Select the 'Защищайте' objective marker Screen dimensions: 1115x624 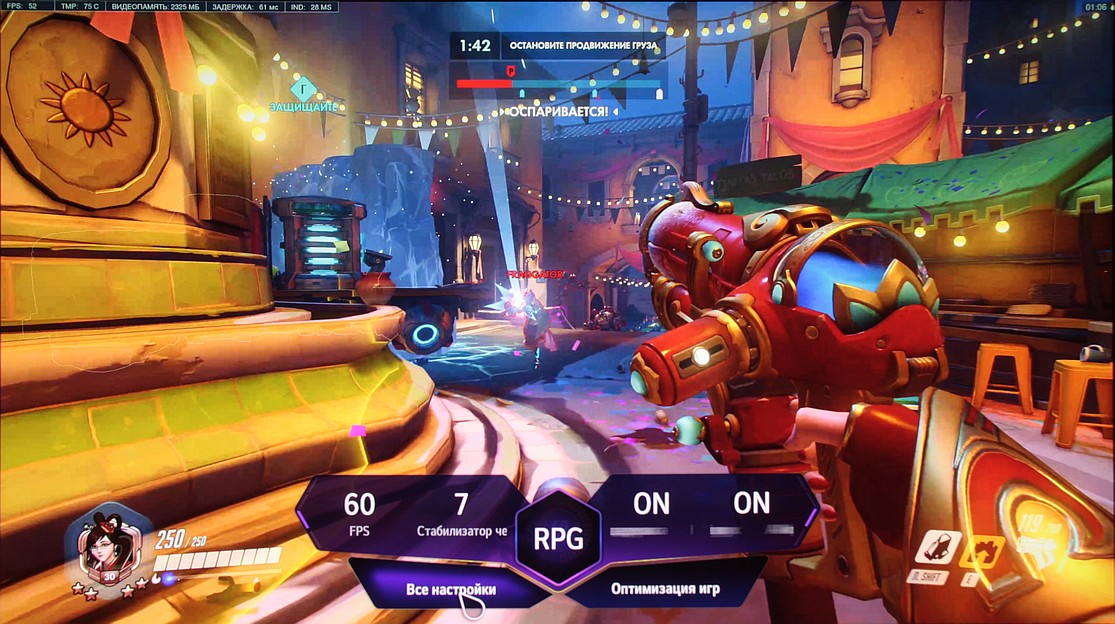pyautogui.click(x=304, y=90)
